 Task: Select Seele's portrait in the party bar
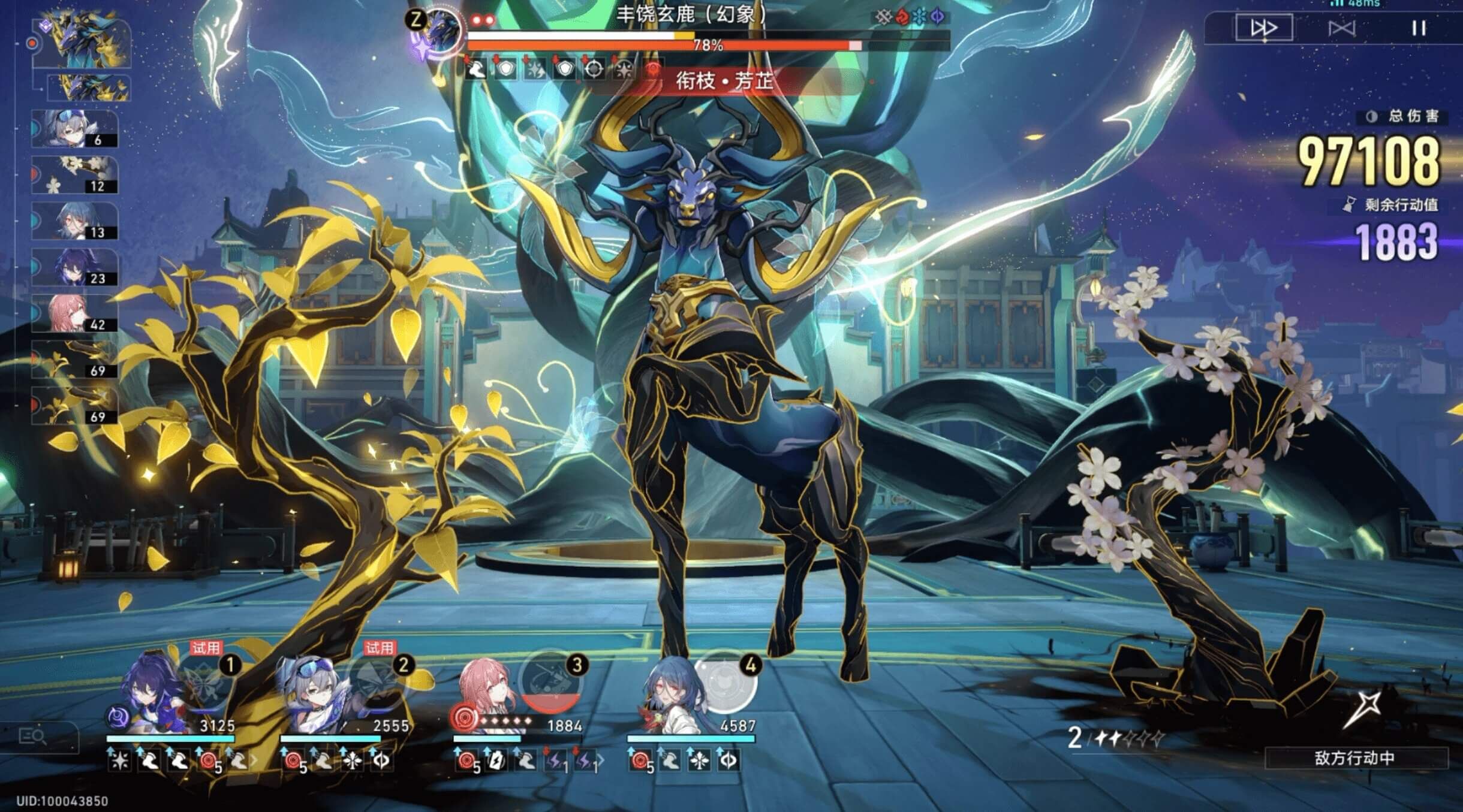[150, 695]
